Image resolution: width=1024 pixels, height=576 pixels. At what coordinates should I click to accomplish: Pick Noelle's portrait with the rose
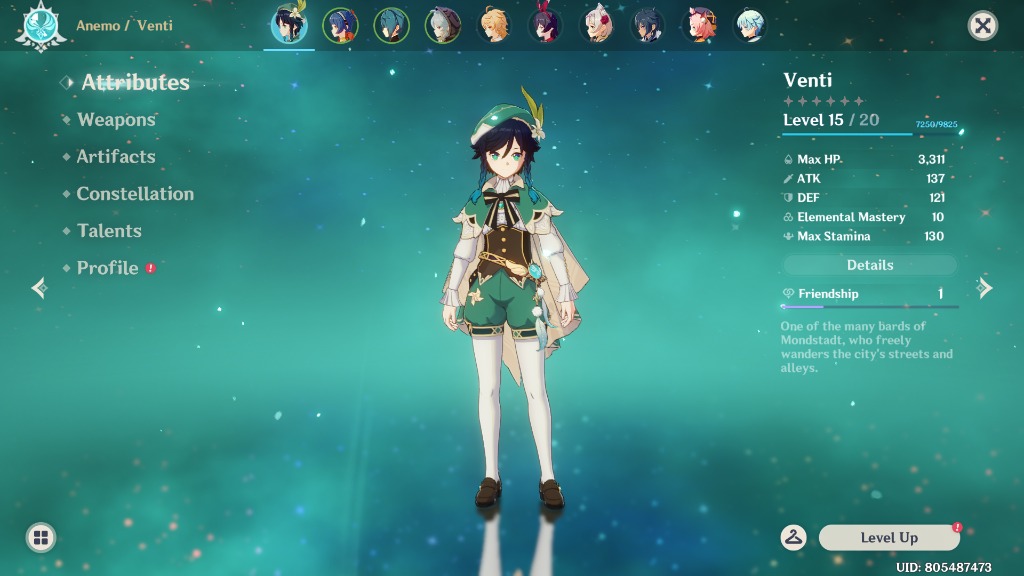tap(597, 25)
